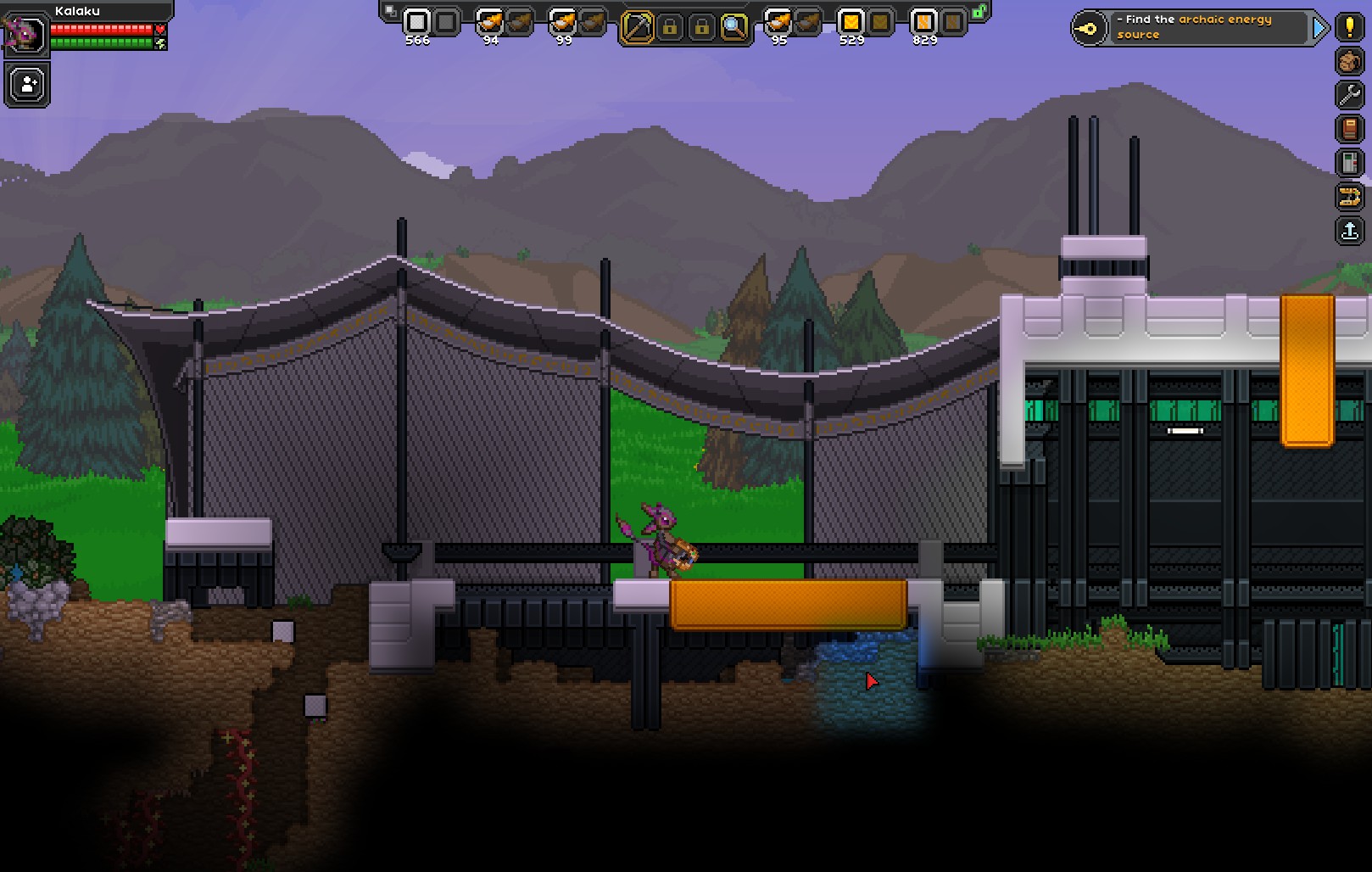1372x872 pixels.
Task: Equip the pickaxe matter manipulator tool
Action: (638, 27)
